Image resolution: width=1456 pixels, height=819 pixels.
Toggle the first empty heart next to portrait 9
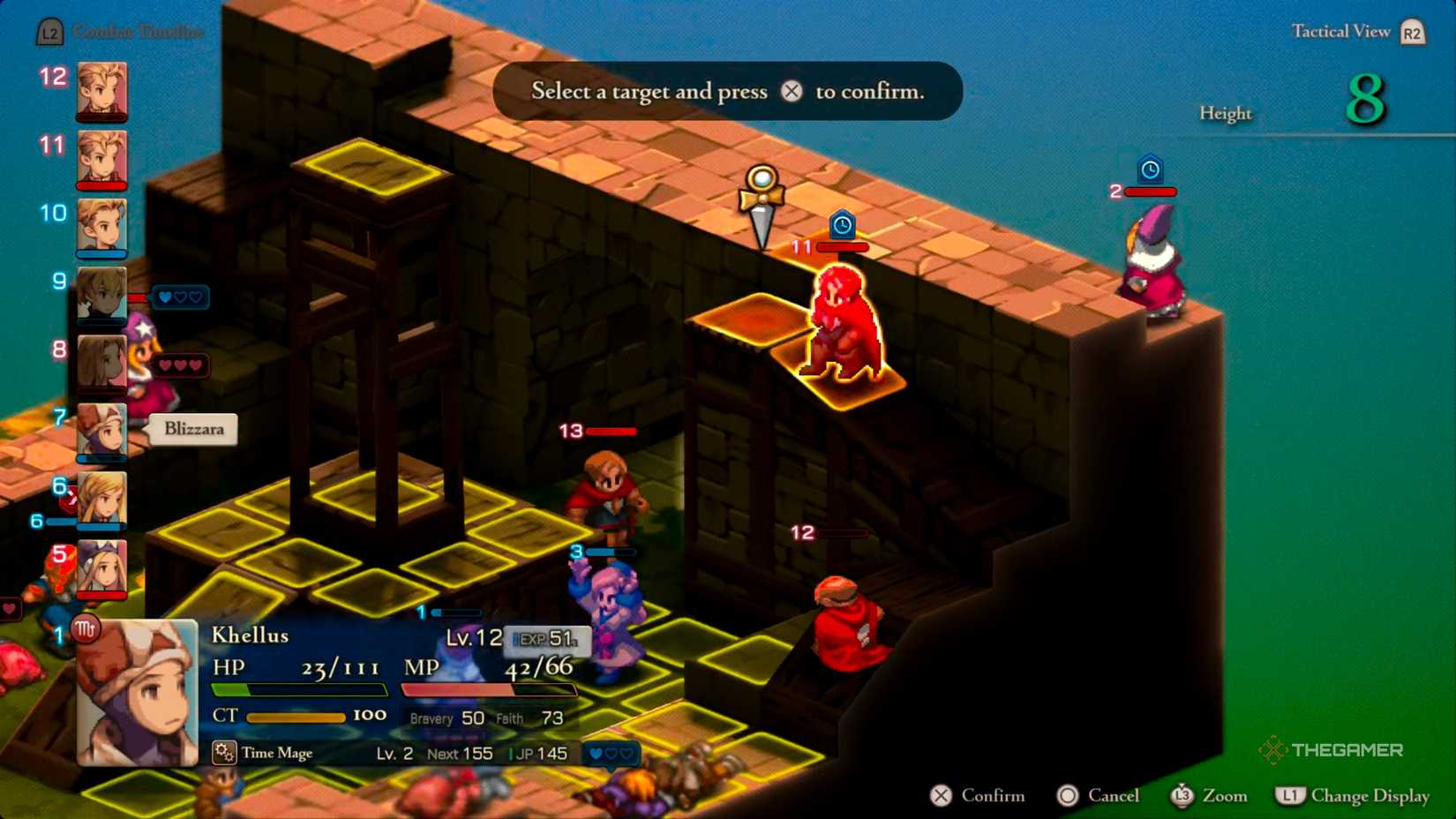(181, 297)
